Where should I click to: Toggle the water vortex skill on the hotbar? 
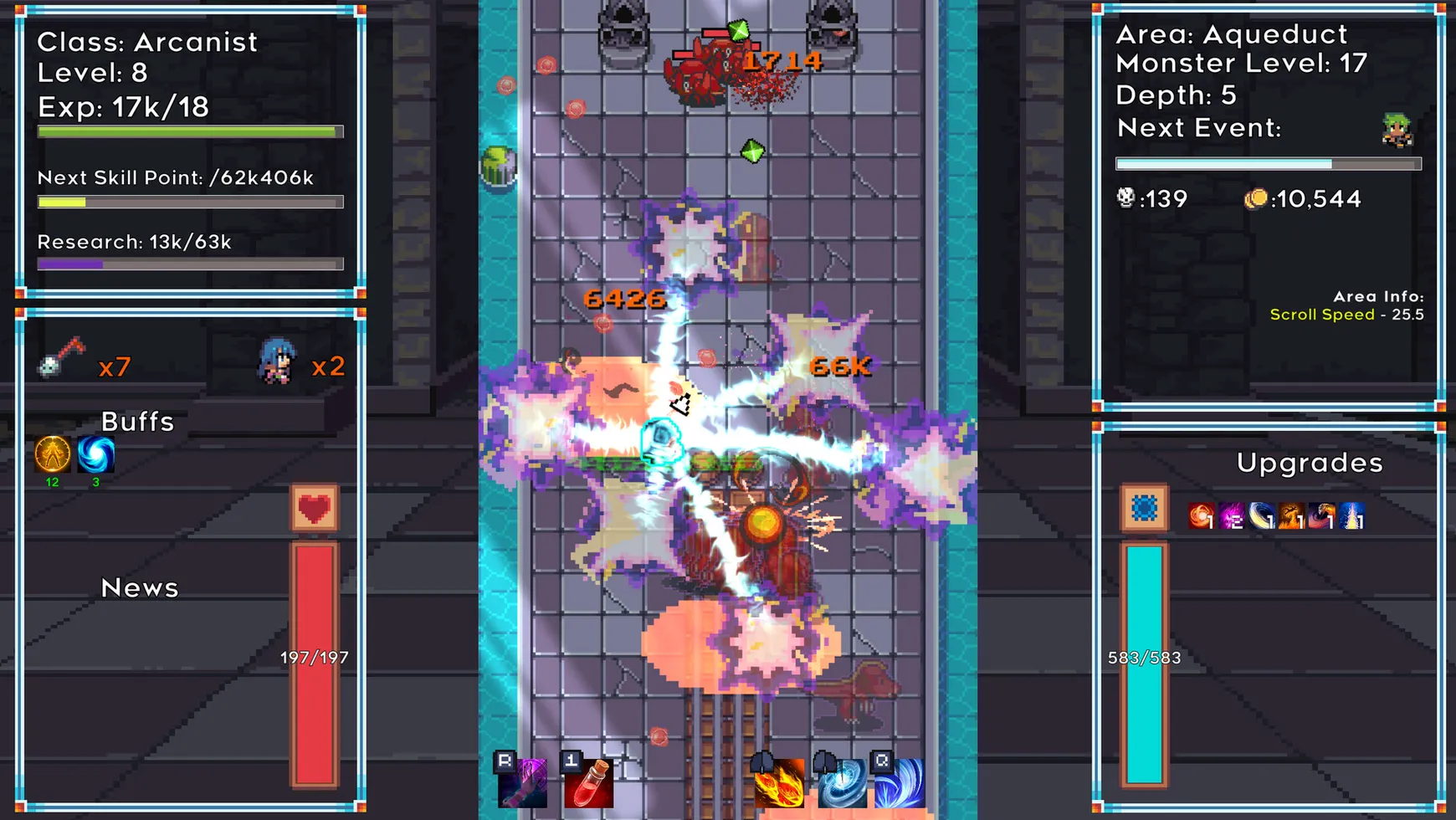coord(842,782)
